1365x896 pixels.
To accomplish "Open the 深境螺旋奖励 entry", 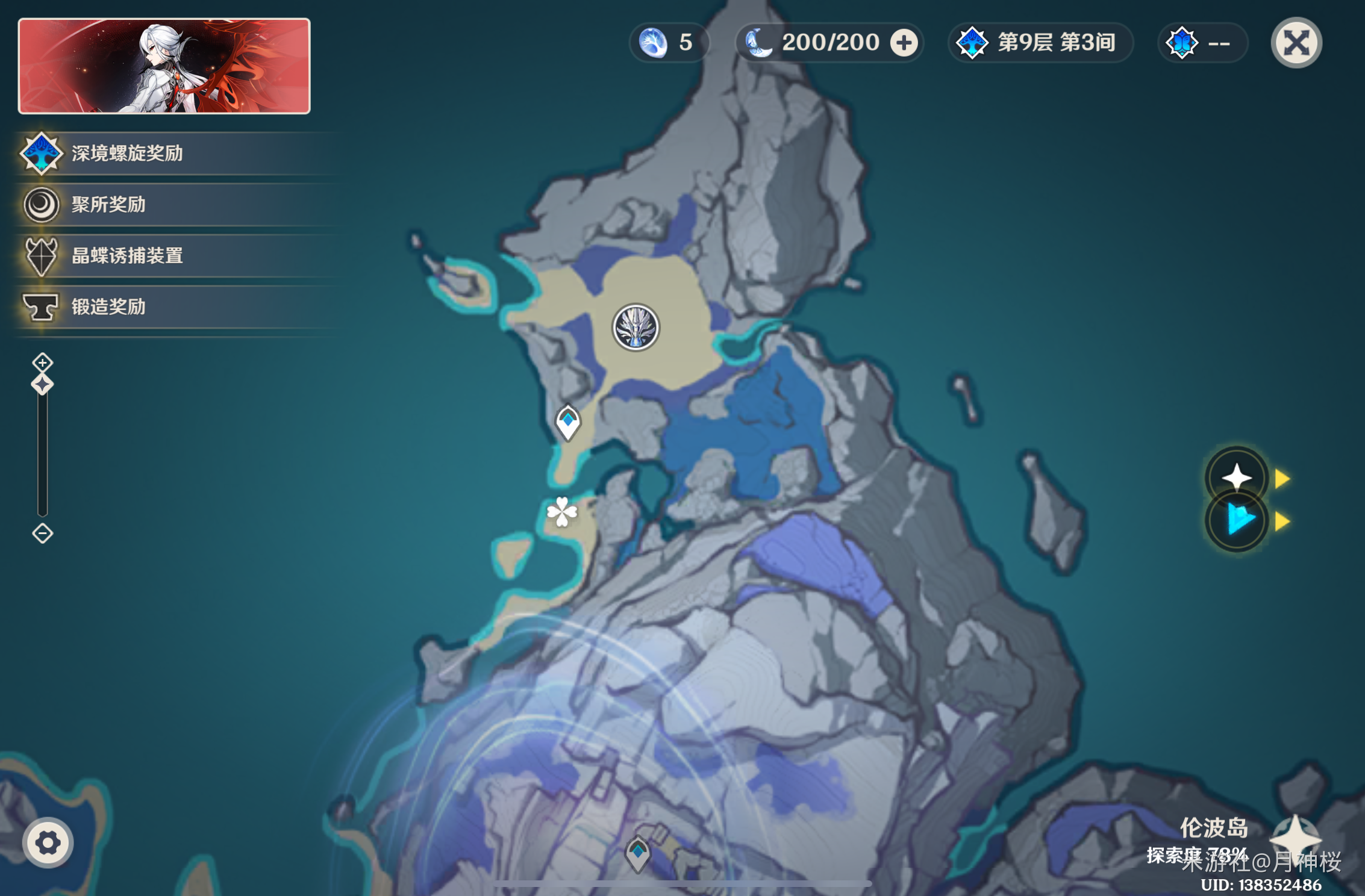I will point(127,154).
